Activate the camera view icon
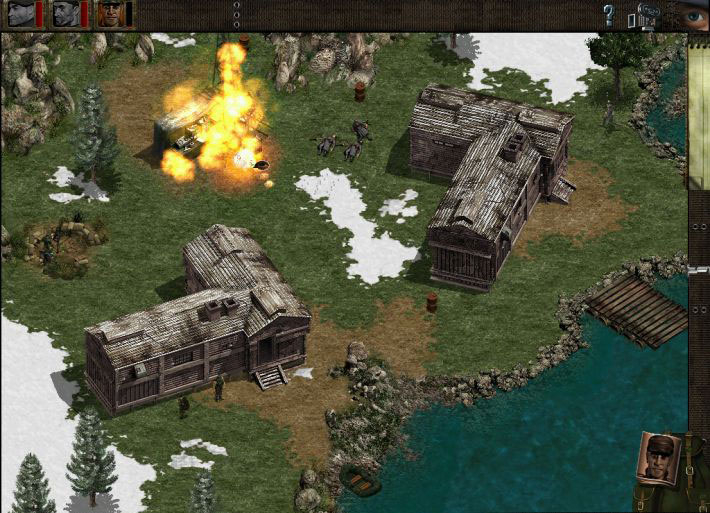Screen dimensions: 710x513 645,16
